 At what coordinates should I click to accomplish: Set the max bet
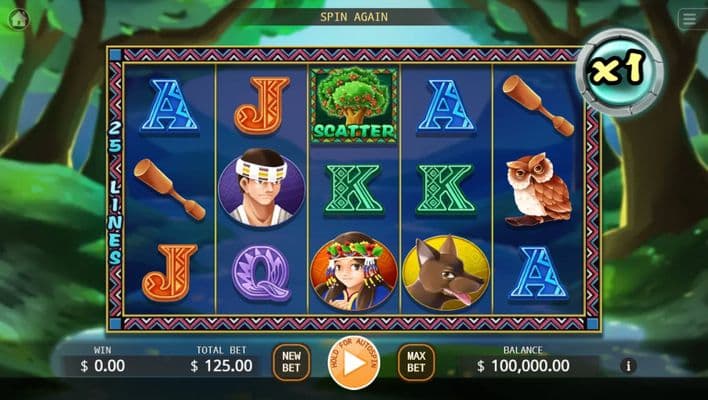pyautogui.click(x=416, y=362)
